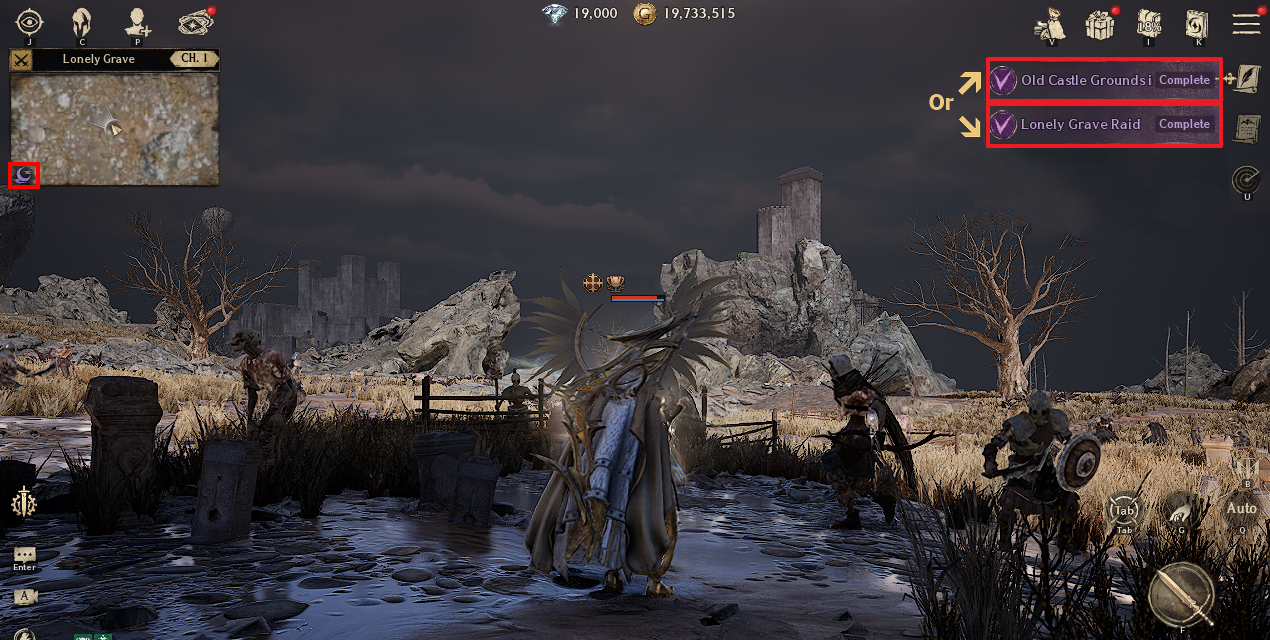This screenshot has width=1270, height=640.
Task: Open the hamburger main menu
Action: tap(1246, 23)
